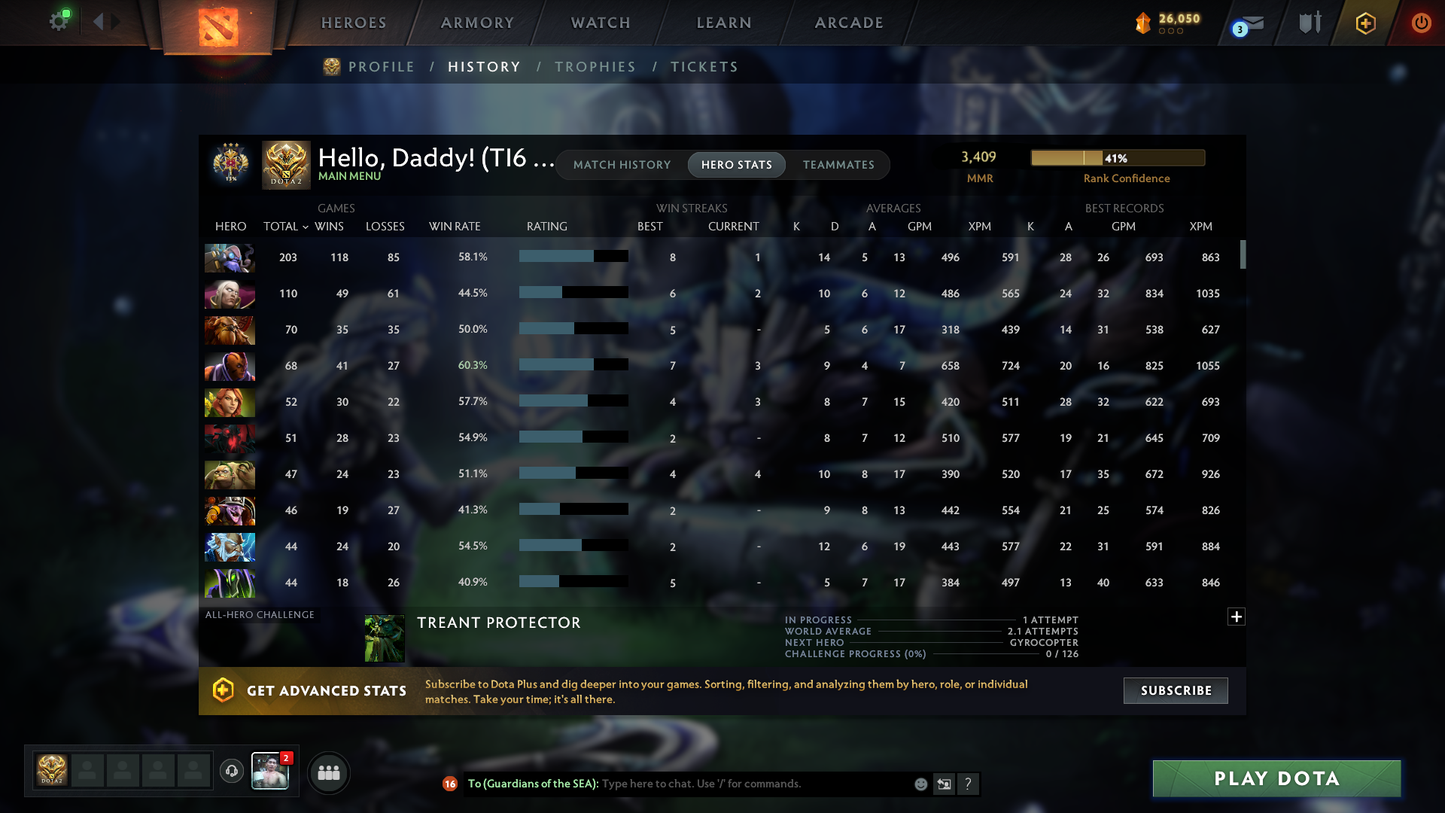This screenshot has height=813, width=1445.
Task: Expand the All-Hero Challenge plus expander
Action: point(1236,616)
